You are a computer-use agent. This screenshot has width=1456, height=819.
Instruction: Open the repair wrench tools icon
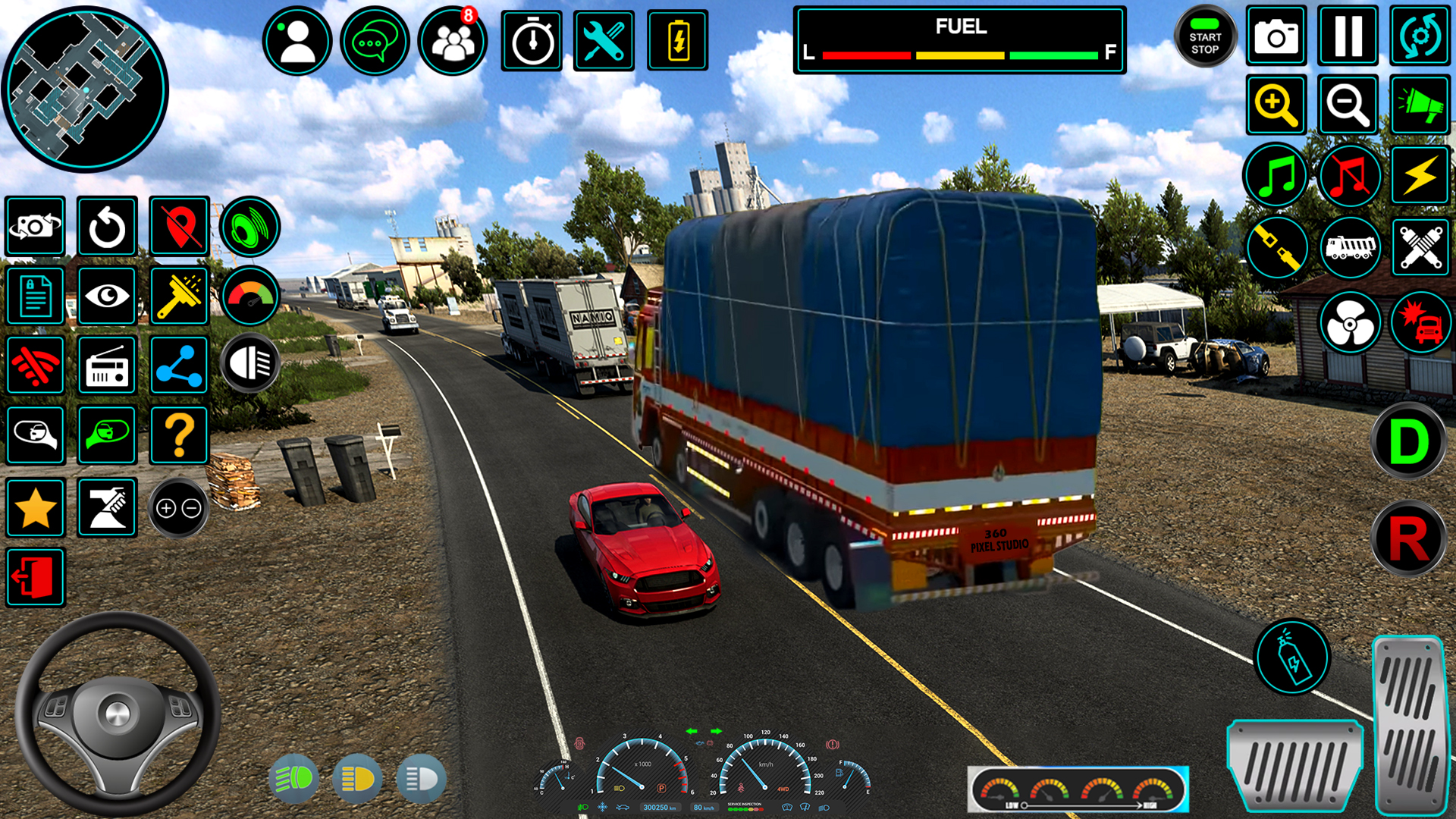604,41
